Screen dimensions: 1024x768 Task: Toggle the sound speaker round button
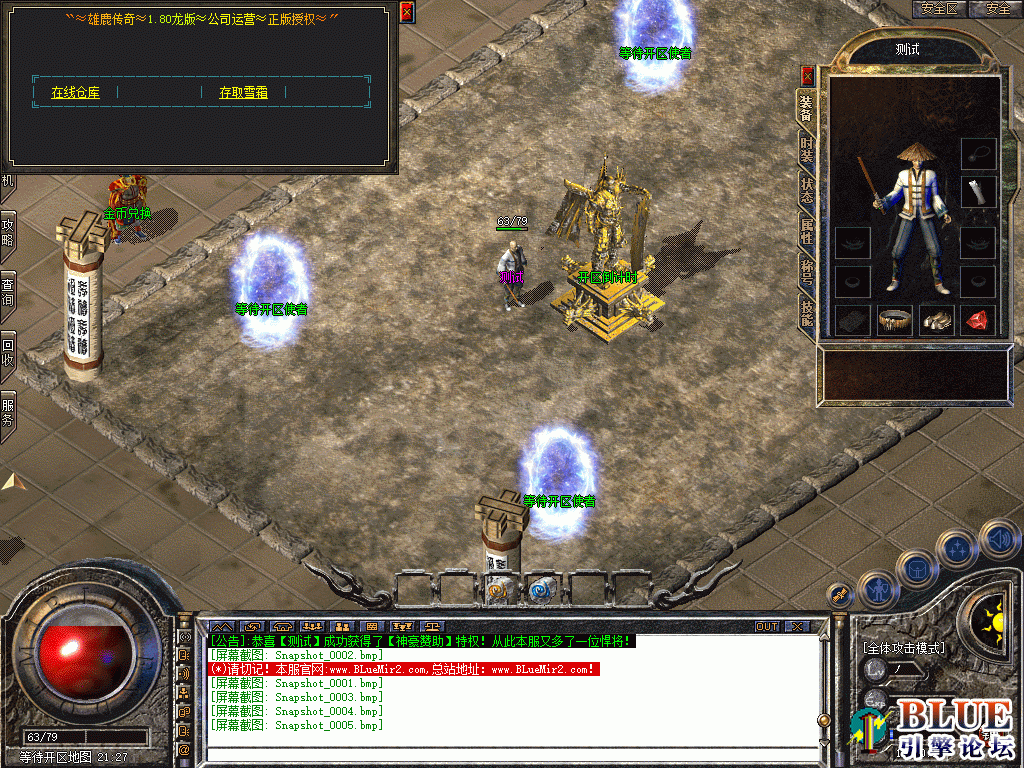click(x=999, y=540)
